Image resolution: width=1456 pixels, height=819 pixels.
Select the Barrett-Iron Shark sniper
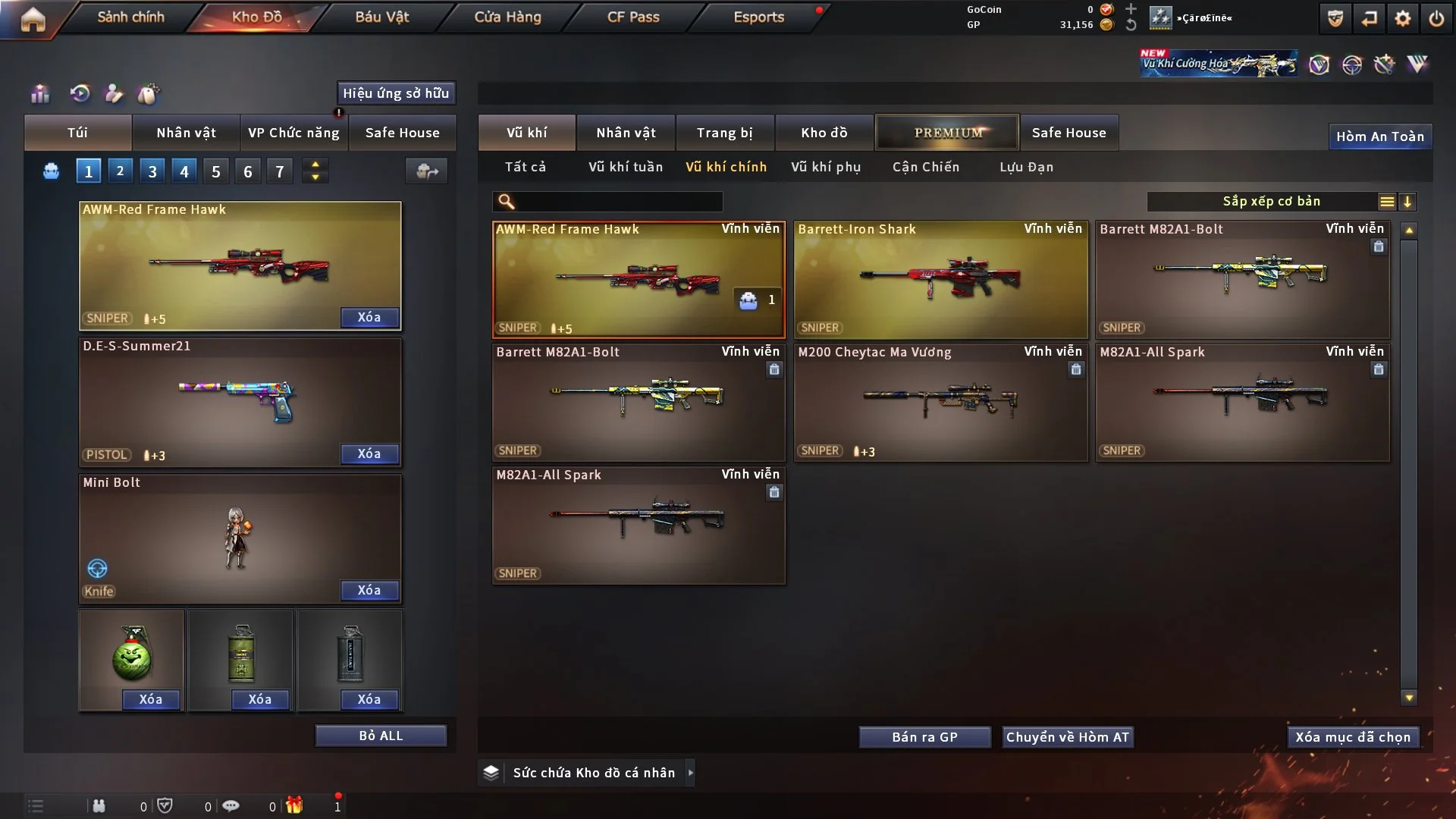tap(940, 279)
